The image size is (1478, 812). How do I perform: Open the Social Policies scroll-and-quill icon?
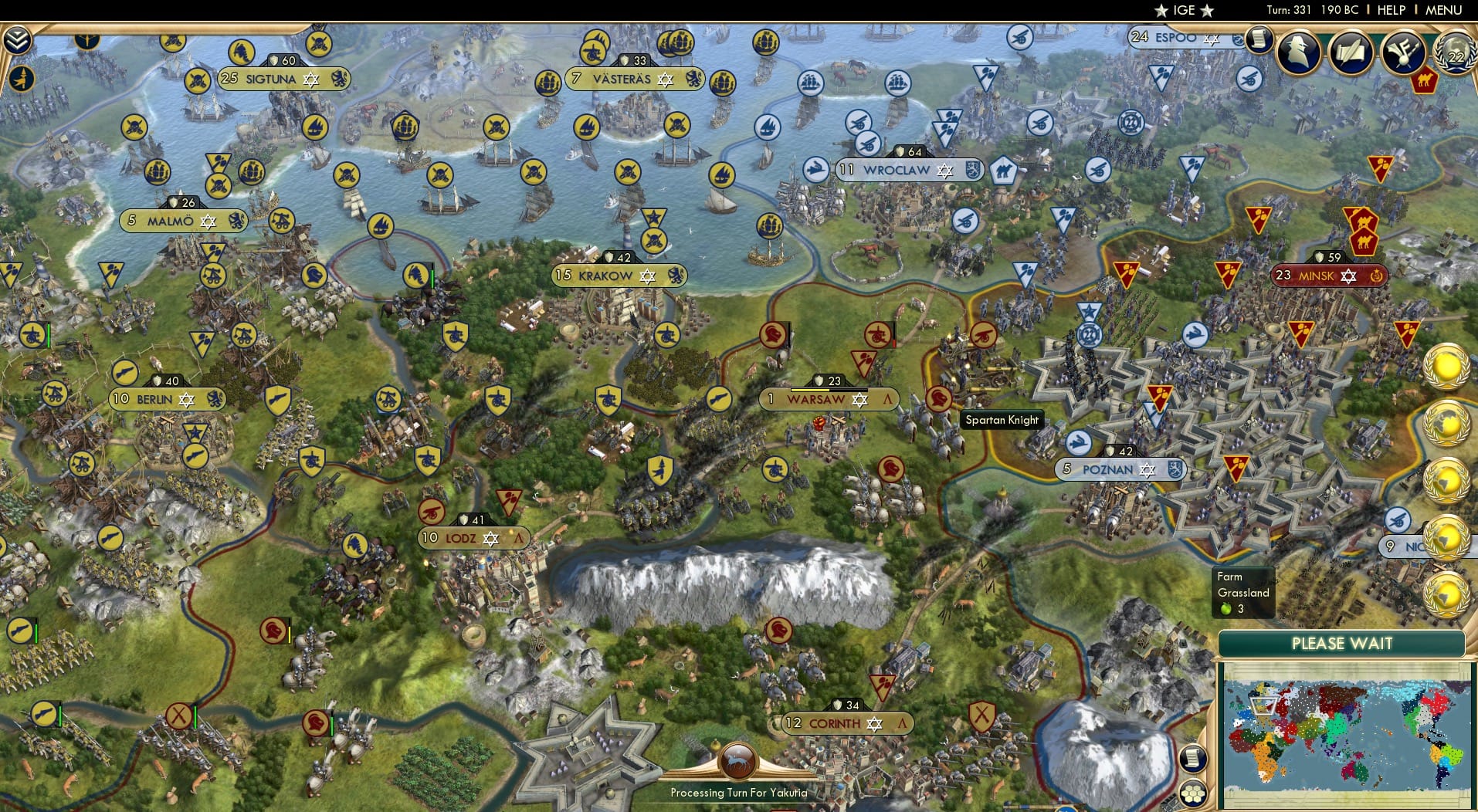pyautogui.click(x=1349, y=52)
